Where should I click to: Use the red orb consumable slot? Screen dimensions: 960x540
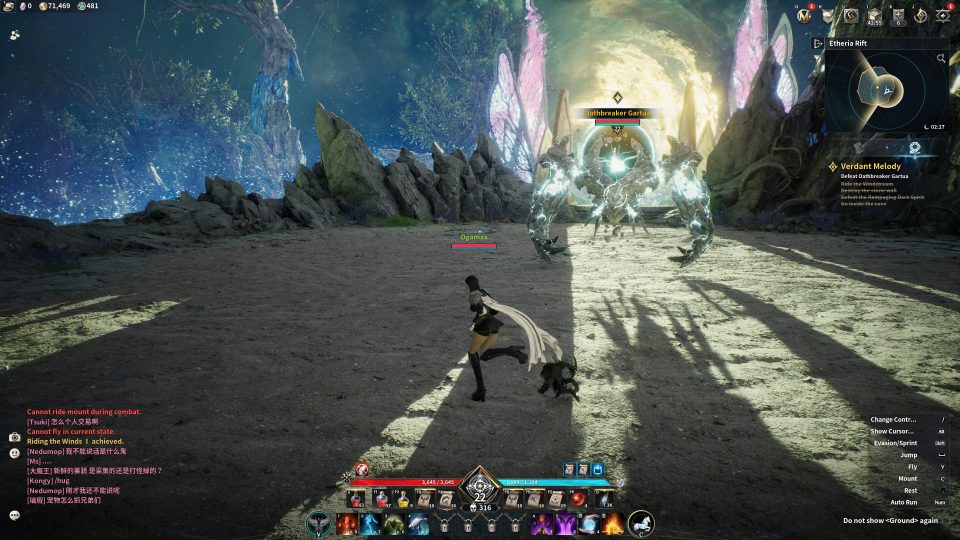pos(579,499)
